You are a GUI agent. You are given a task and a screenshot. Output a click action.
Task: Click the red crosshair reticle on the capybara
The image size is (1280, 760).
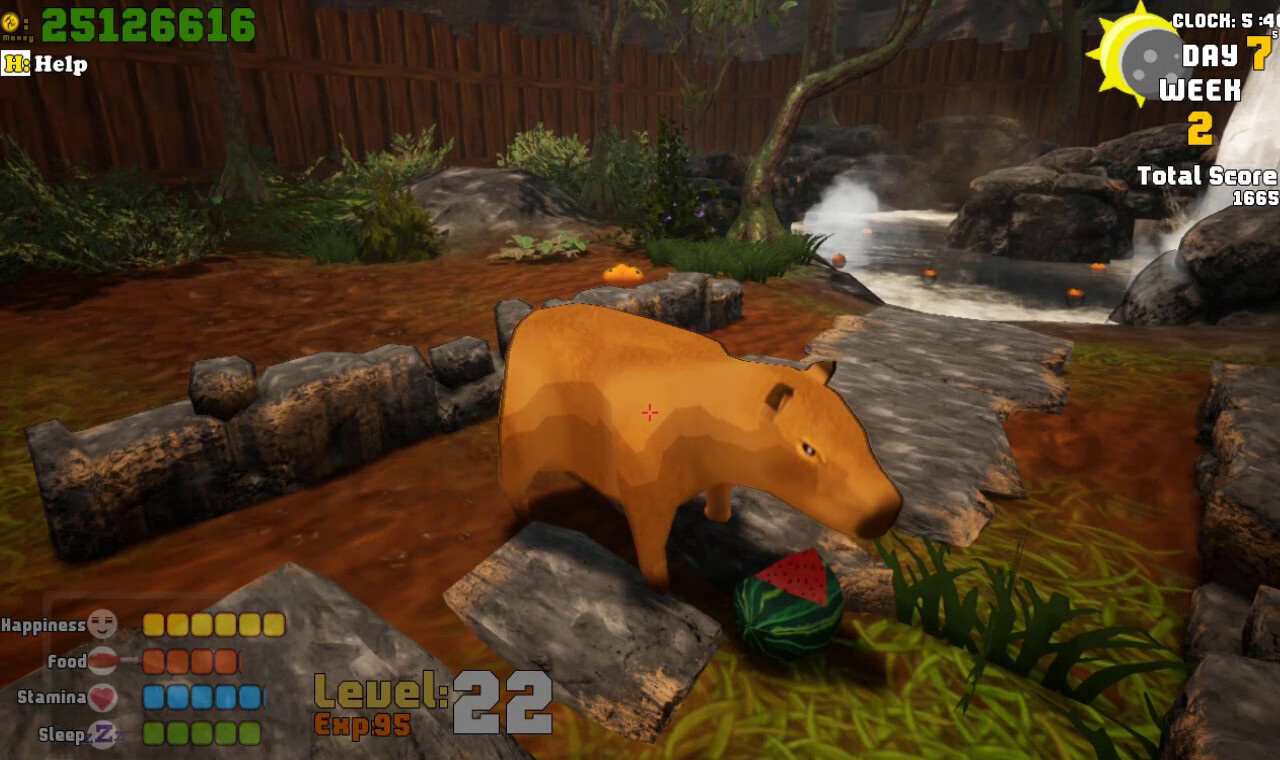point(651,410)
